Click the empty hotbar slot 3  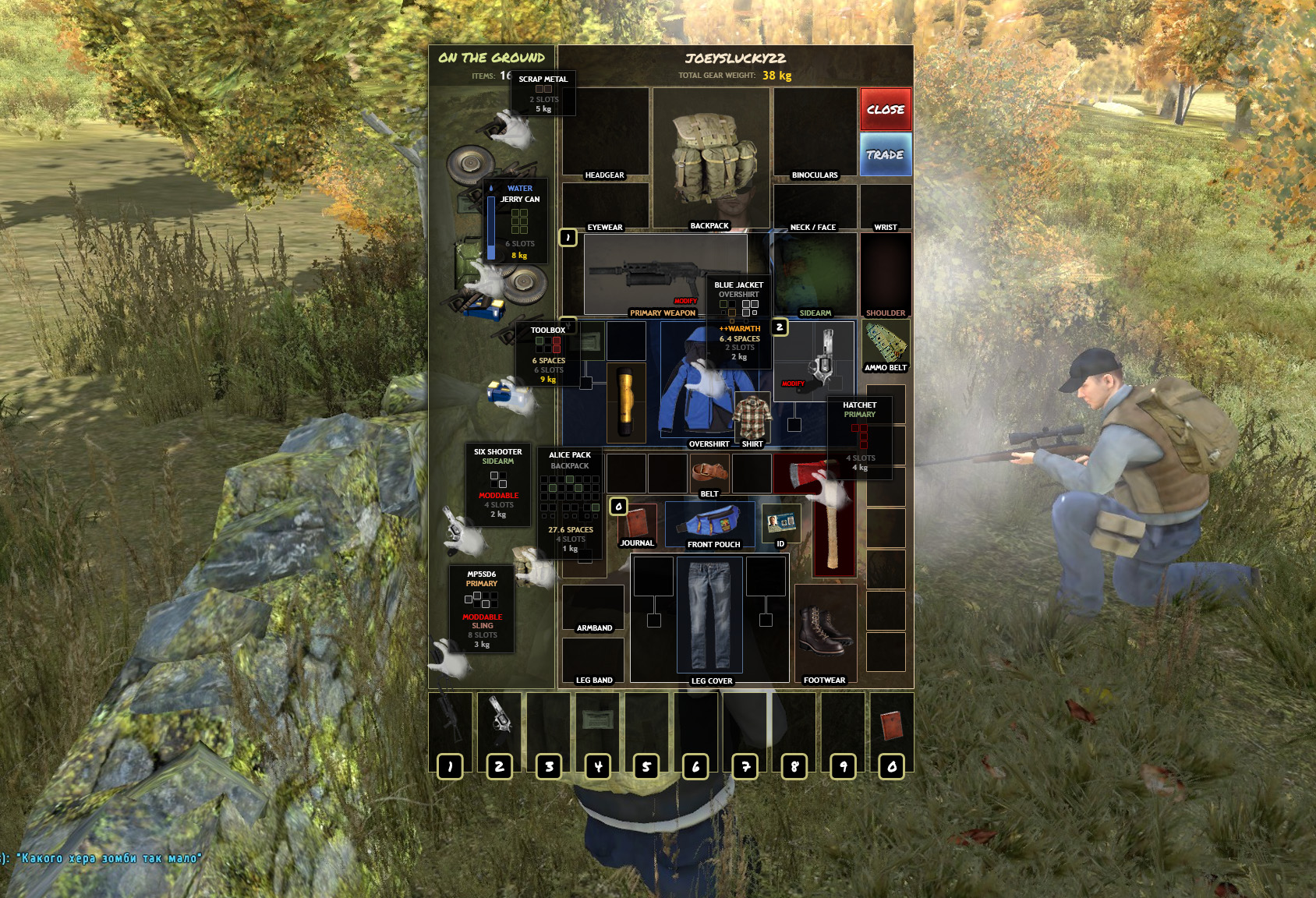tap(550, 729)
